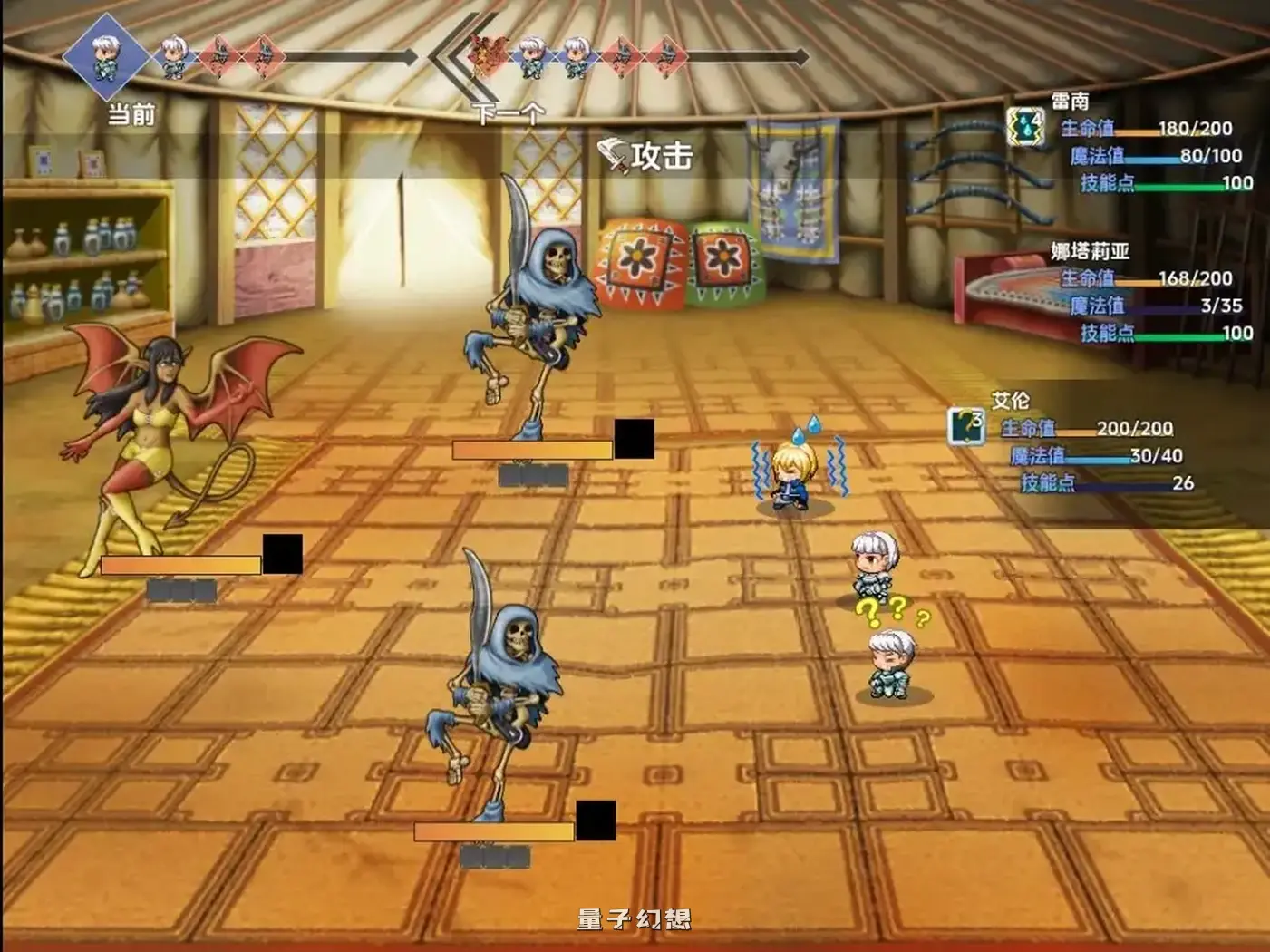1270x952 pixels.
Task: Click the phoenix enemy icon in the turn bar
Action: [x=487, y=54]
